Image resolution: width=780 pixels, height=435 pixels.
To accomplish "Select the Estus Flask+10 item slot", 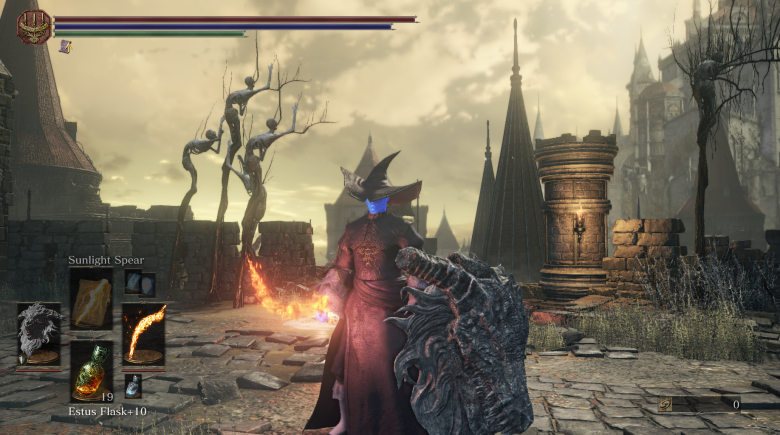I will click(x=91, y=370).
